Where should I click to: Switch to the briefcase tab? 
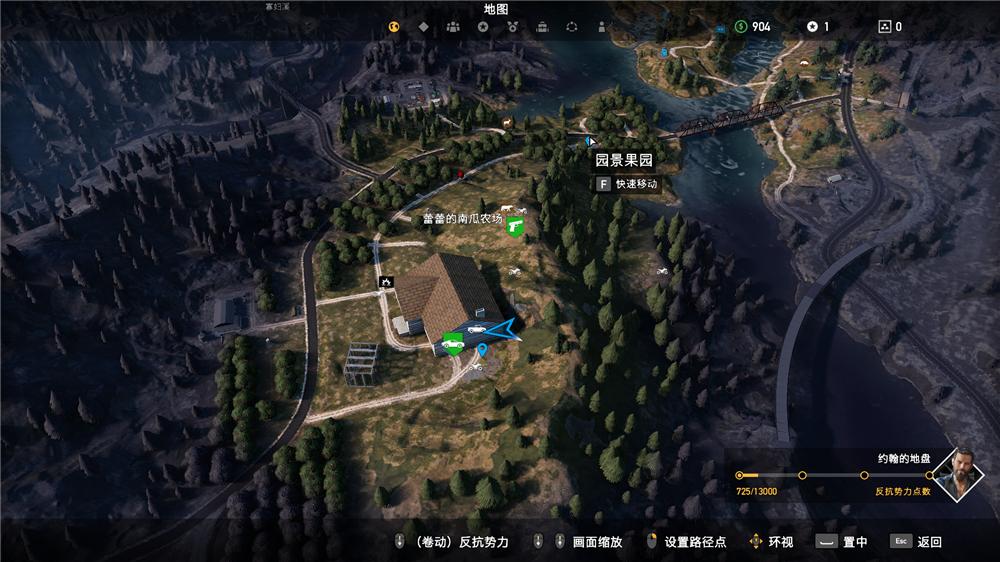(x=542, y=27)
